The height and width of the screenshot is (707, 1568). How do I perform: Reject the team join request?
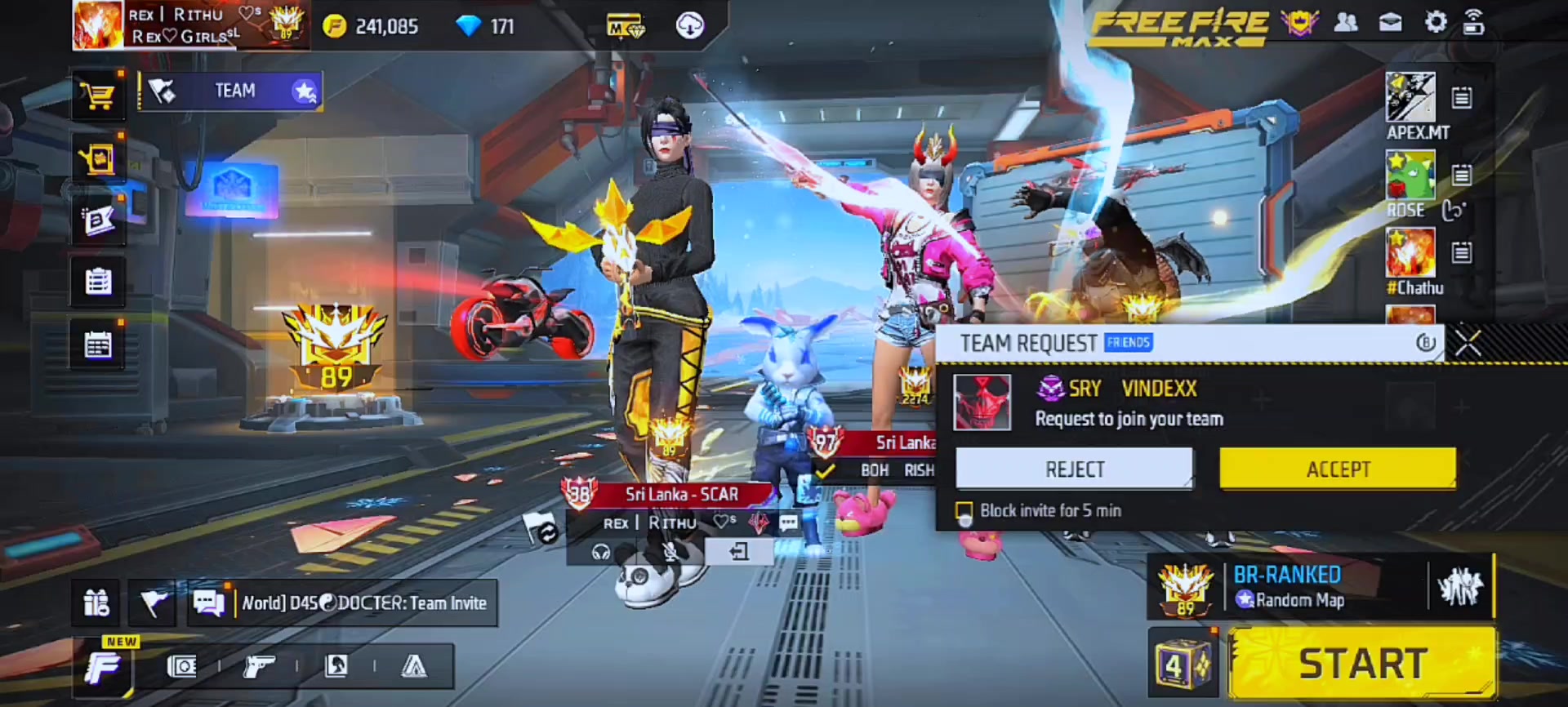pos(1074,469)
